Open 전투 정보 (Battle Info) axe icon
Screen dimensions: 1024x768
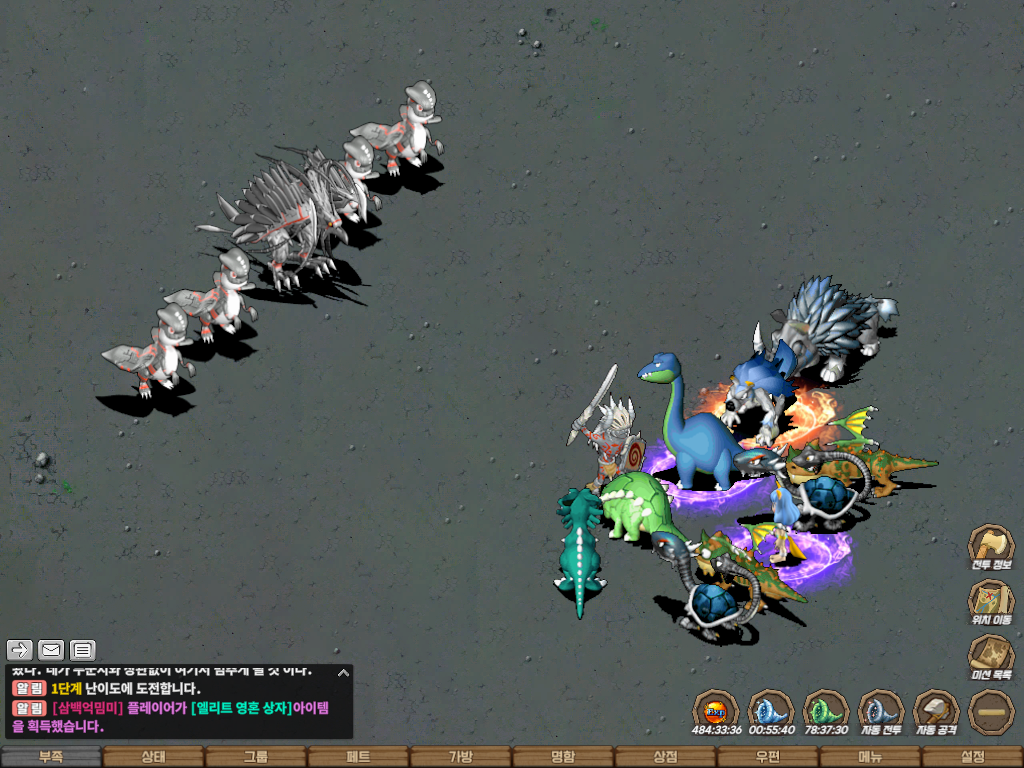coord(991,546)
